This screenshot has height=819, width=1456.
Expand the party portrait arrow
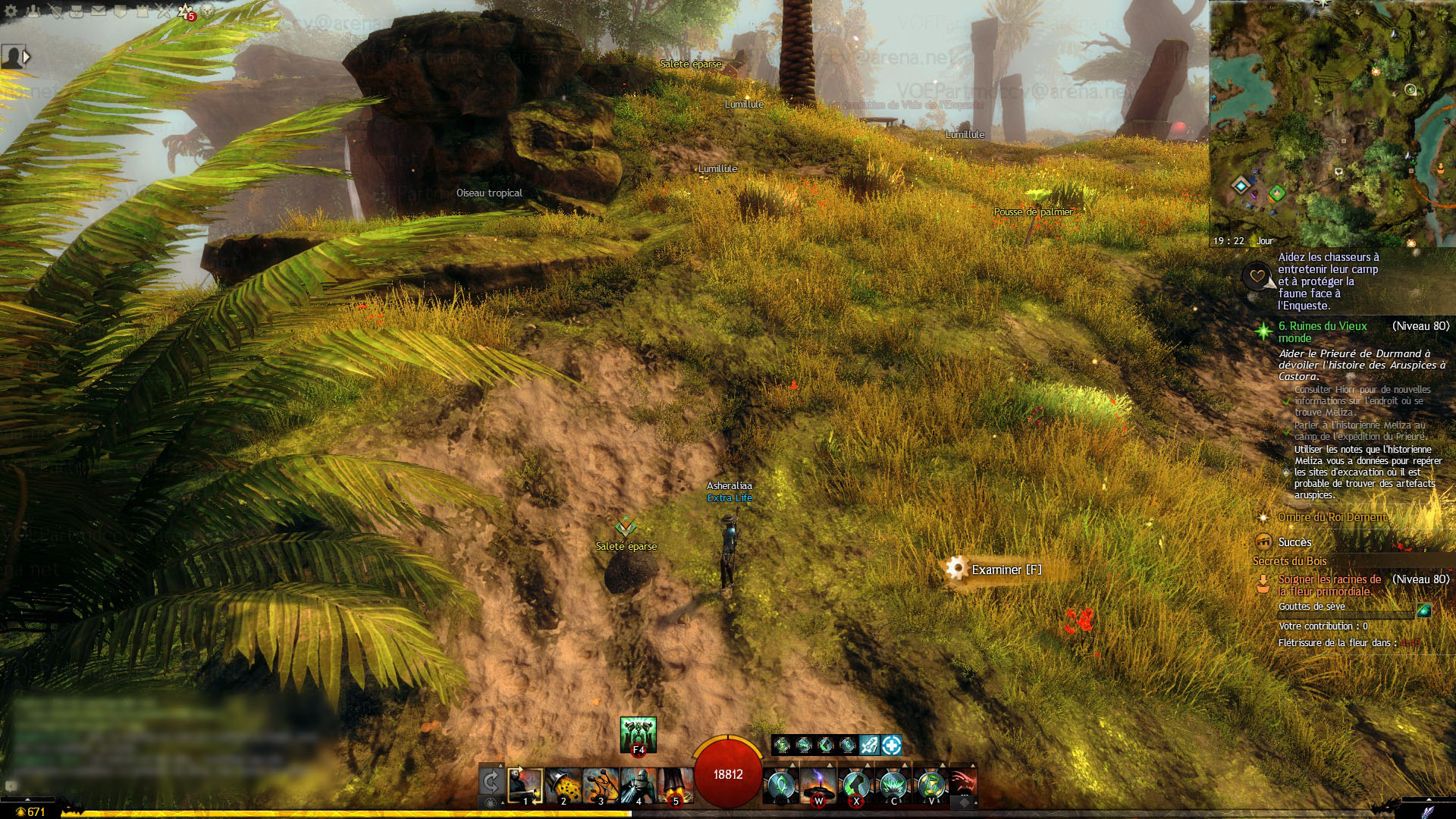pos(27,57)
